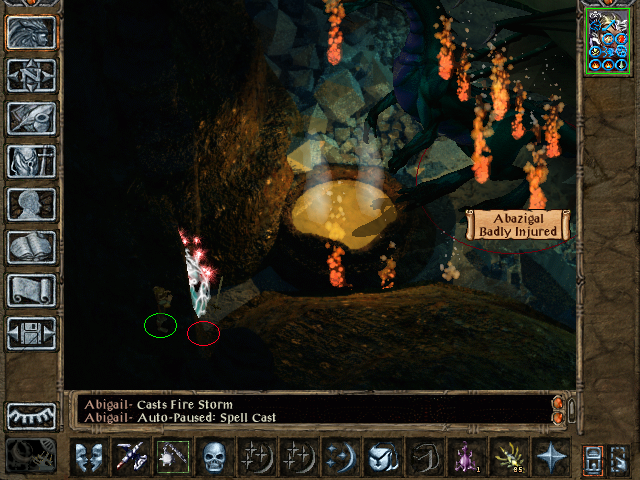Select the sword weapon quick slot
Viewport: 640px width, 480px height.
click(133, 456)
